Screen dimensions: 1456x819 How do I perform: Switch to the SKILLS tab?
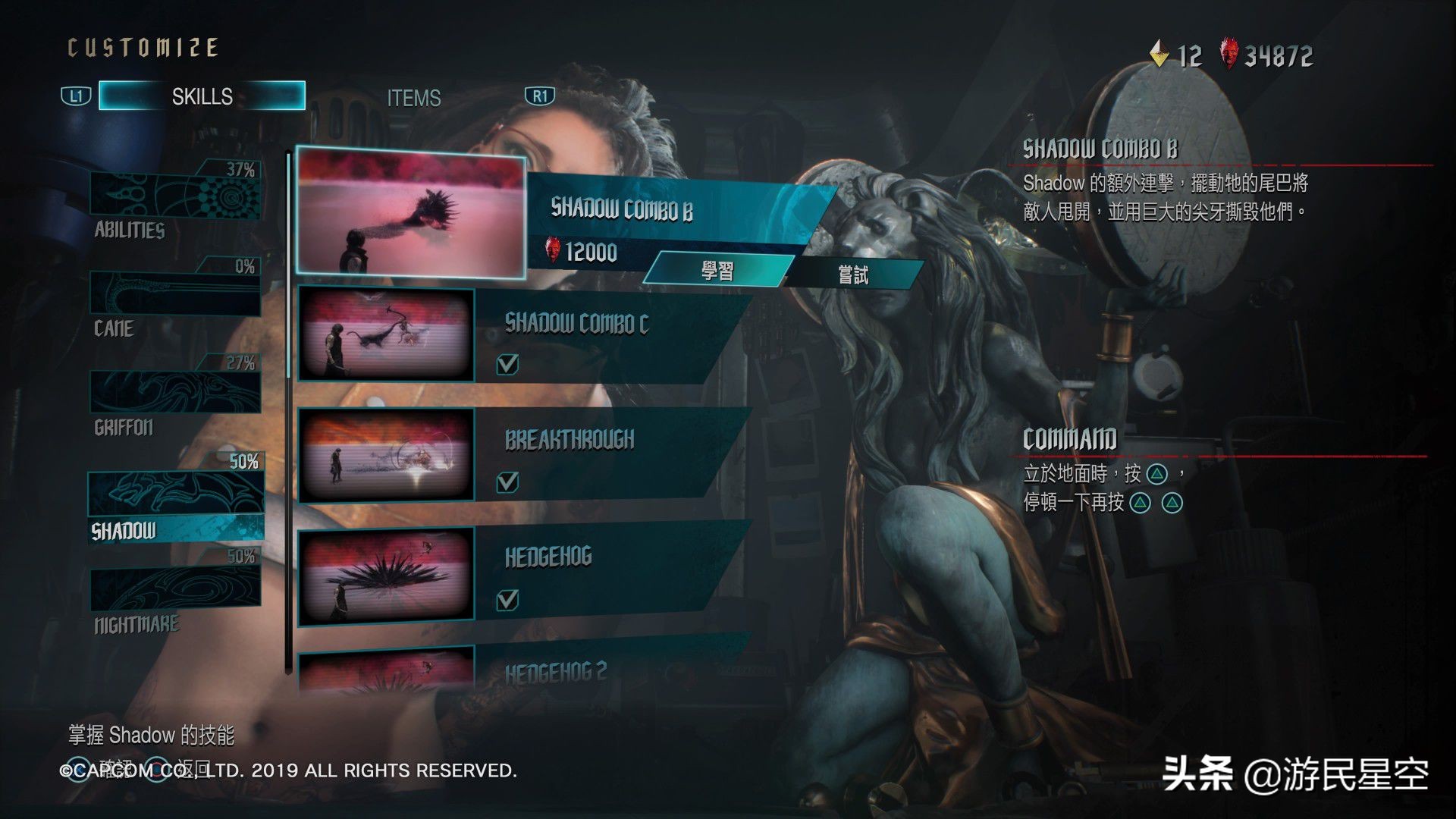click(x=202, y=96)
